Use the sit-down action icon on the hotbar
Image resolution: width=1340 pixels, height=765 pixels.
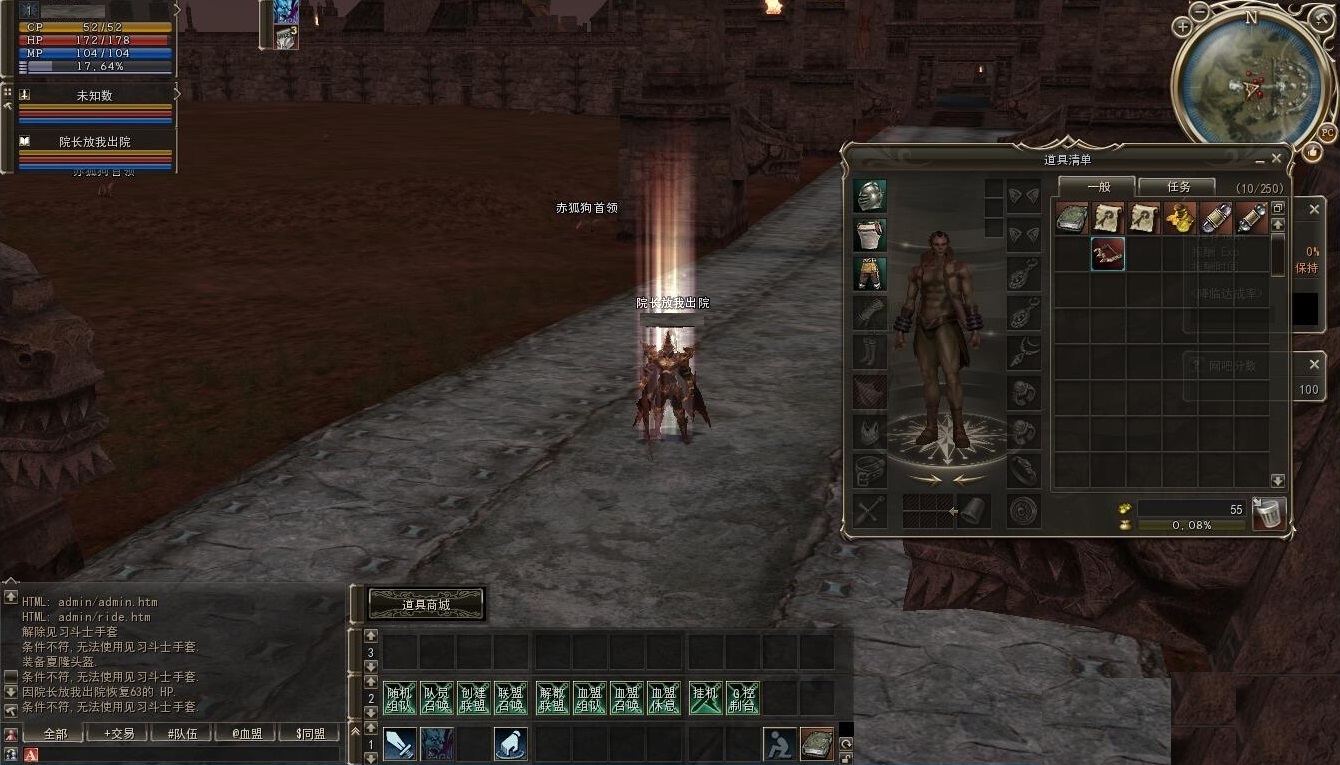(x=780, y=744)
